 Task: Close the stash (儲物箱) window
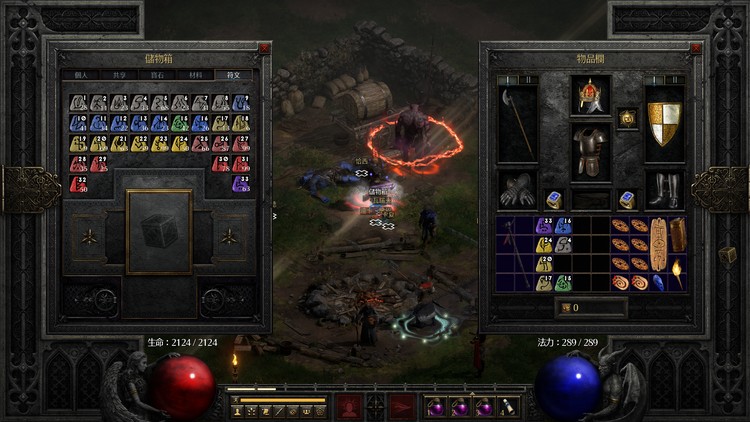point(264,48)
